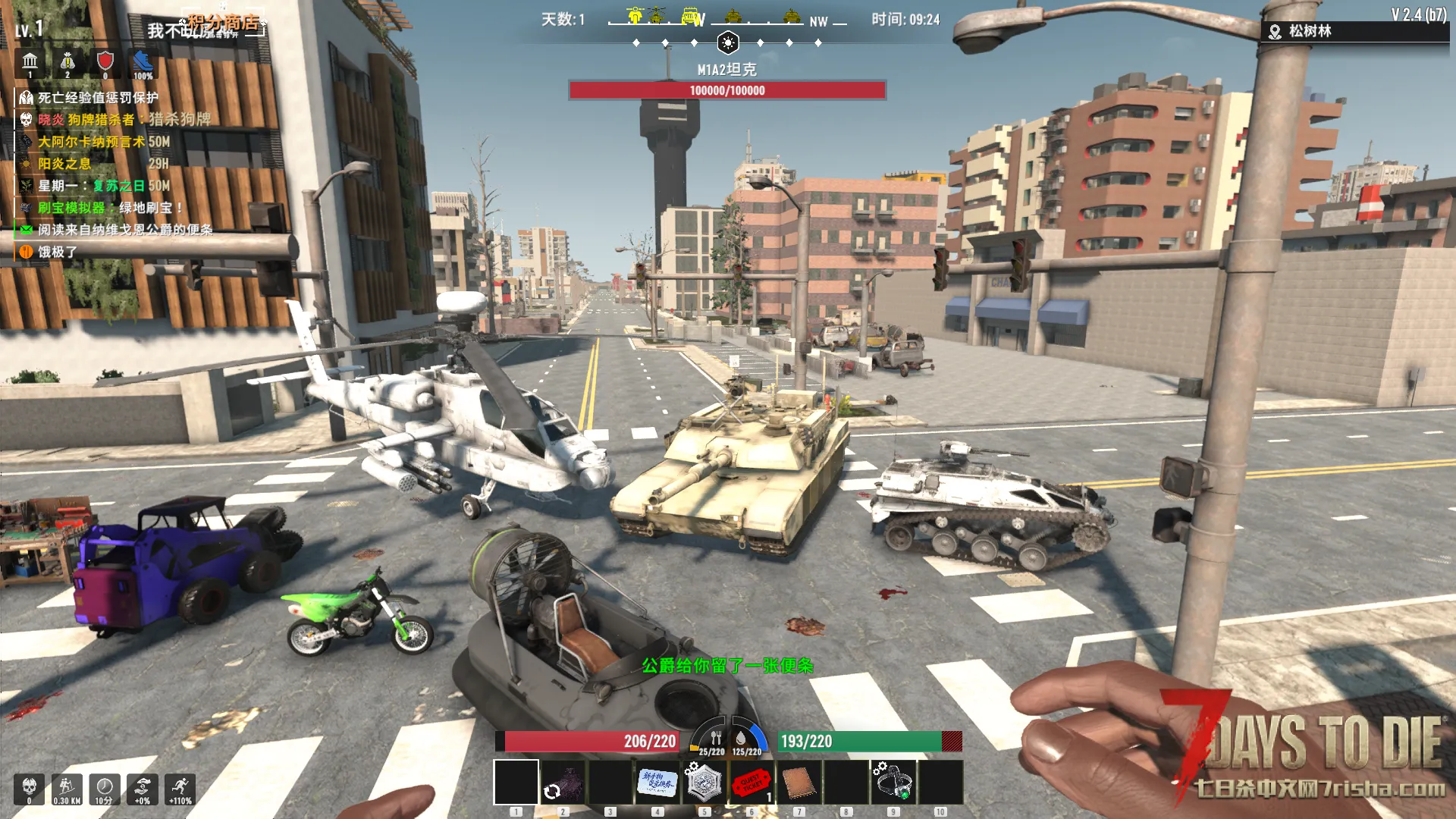Select the blue voucher card in hotbar
Viewport: 1456px width, 819px height.
(657, 782)
